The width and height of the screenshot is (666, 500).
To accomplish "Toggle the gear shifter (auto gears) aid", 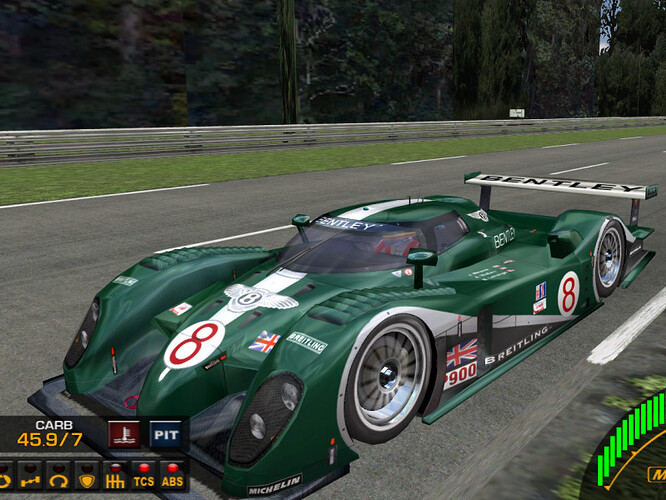I will click(115, 476).
